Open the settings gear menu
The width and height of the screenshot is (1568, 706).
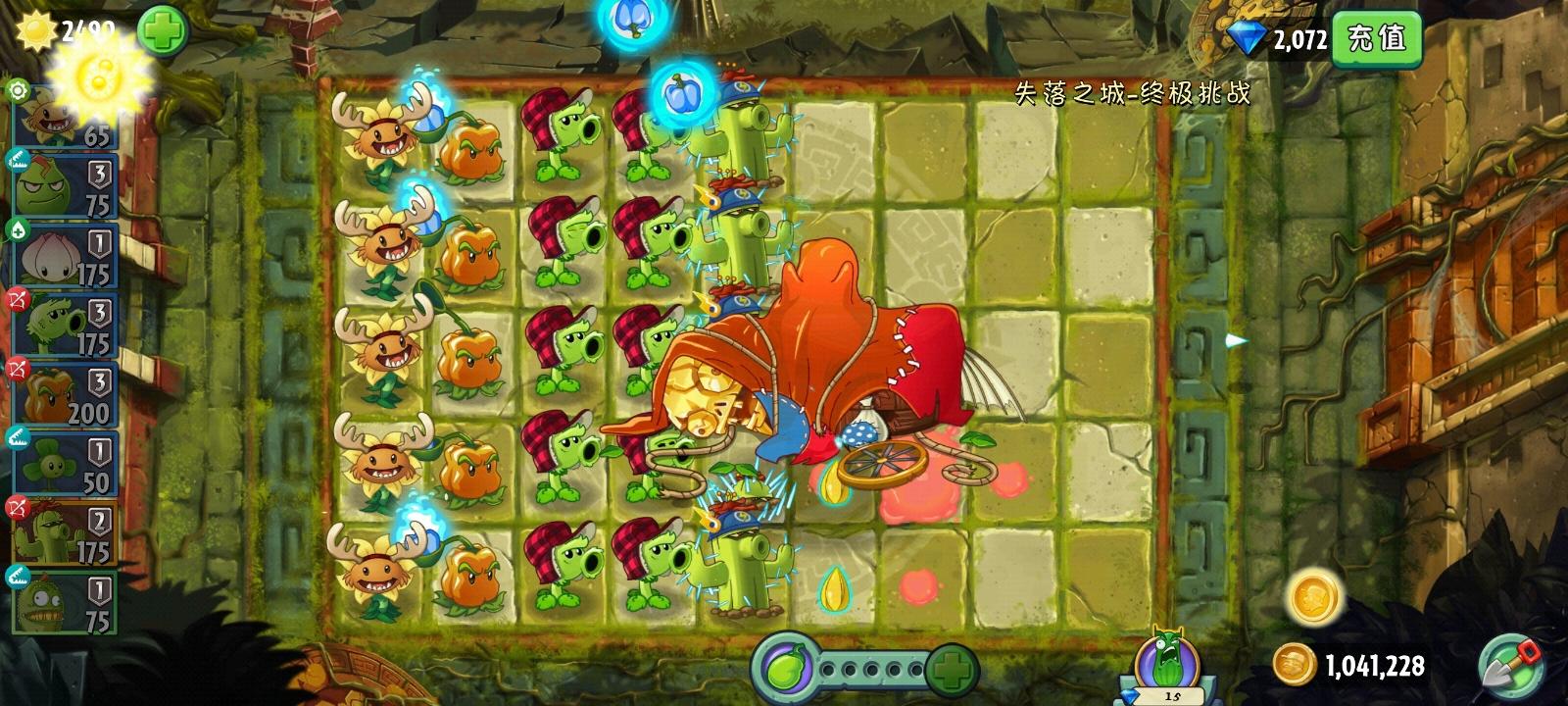coord(19,93)
